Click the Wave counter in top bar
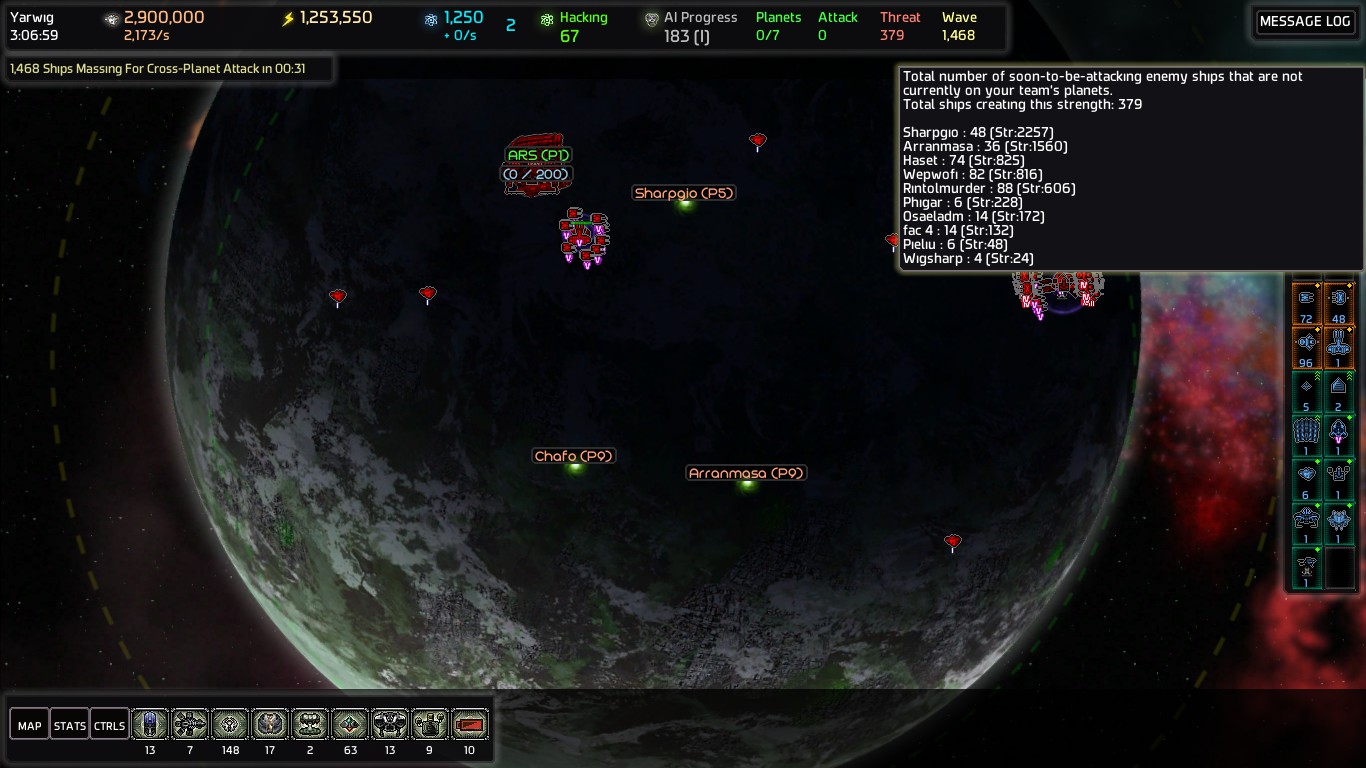Image resolution: width=1366 pixels, height=768 pixels. [x=957, y=27]
